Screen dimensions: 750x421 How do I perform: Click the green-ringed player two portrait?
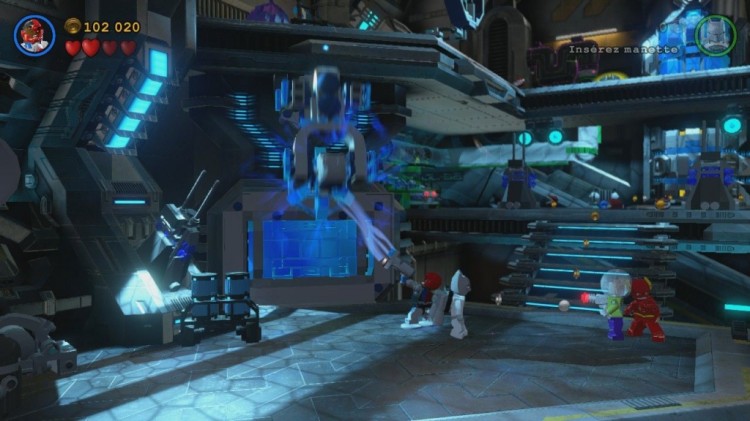click(715, 35)
